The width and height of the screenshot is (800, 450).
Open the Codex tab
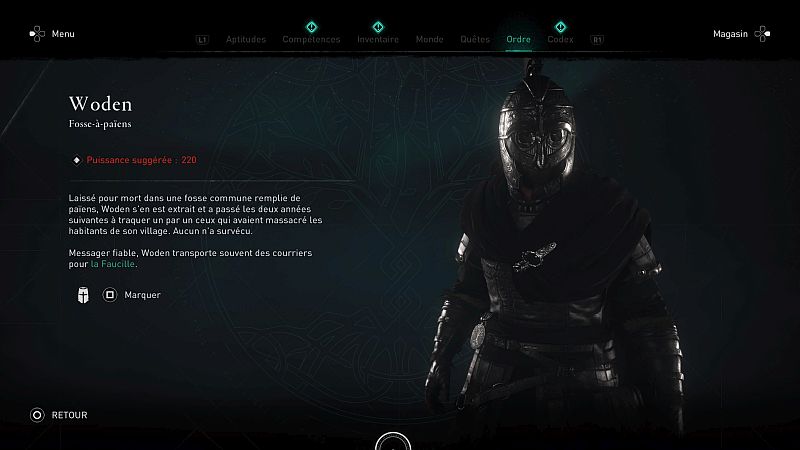click(x=561, y=40)
